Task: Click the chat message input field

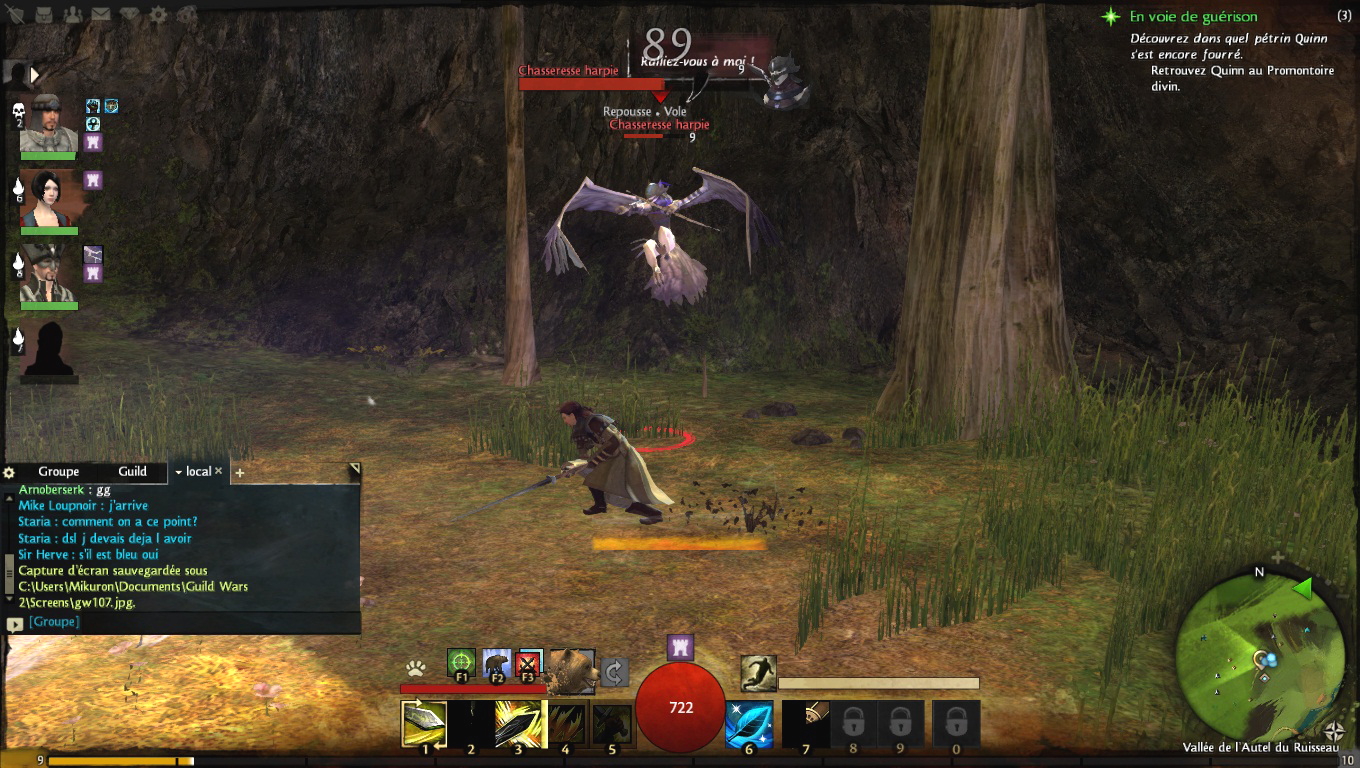Action: (x=190, y=622)
